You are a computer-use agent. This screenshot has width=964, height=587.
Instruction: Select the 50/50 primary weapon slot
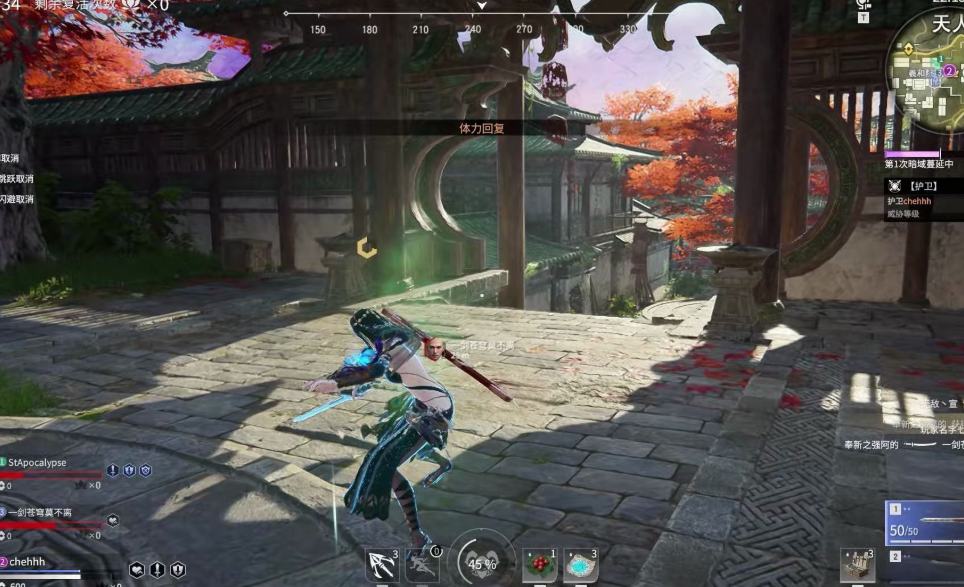(x=924, y=523)
